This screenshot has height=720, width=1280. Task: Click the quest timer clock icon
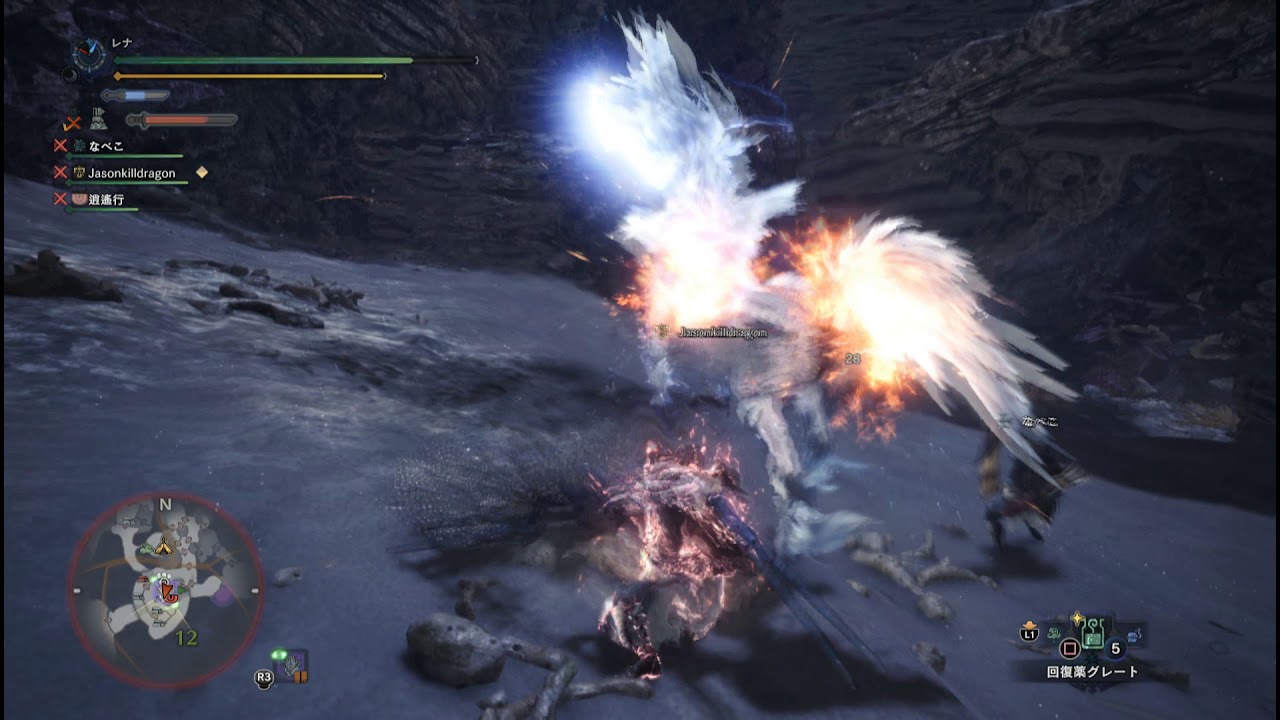[89, 55]
